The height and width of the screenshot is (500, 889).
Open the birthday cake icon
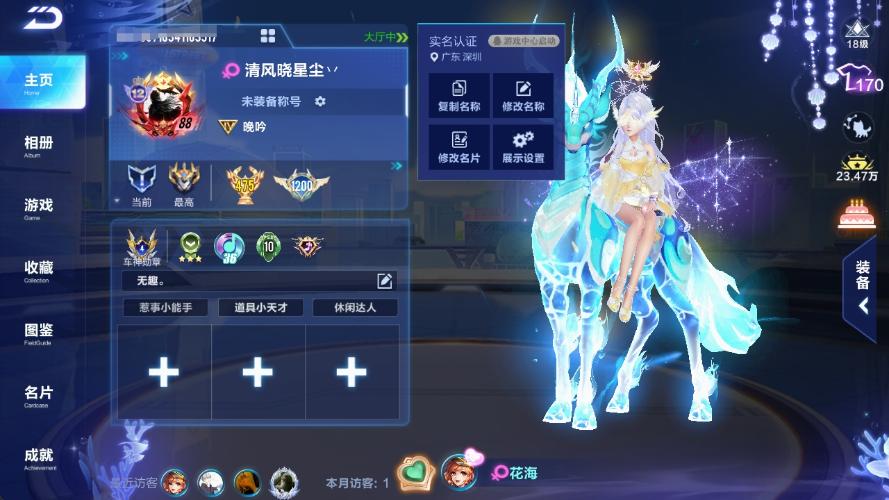(x=857, y=213)
